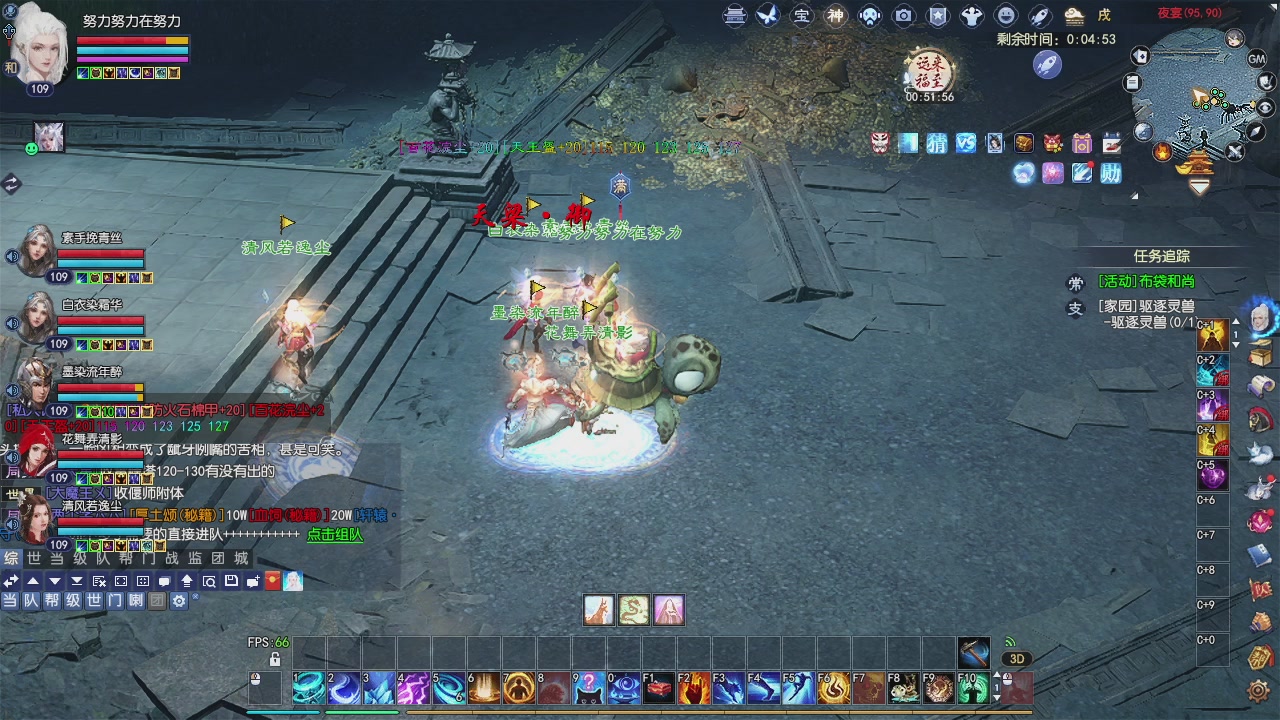Screen dimensions: 1280x720
Task: Activate the cat mystery skill in slot 9
Action: click(588, 688)
